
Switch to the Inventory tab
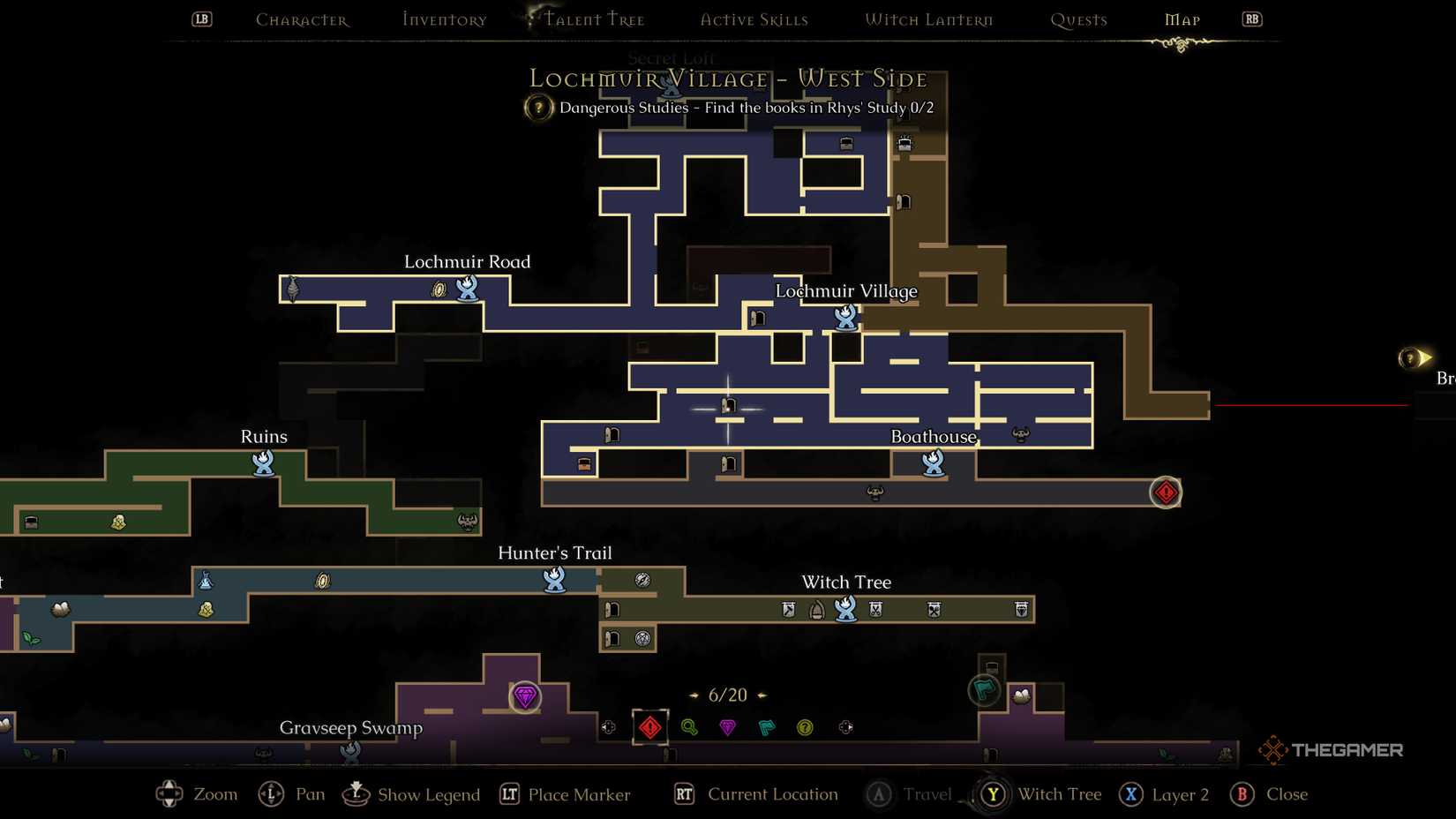[443, 19]
